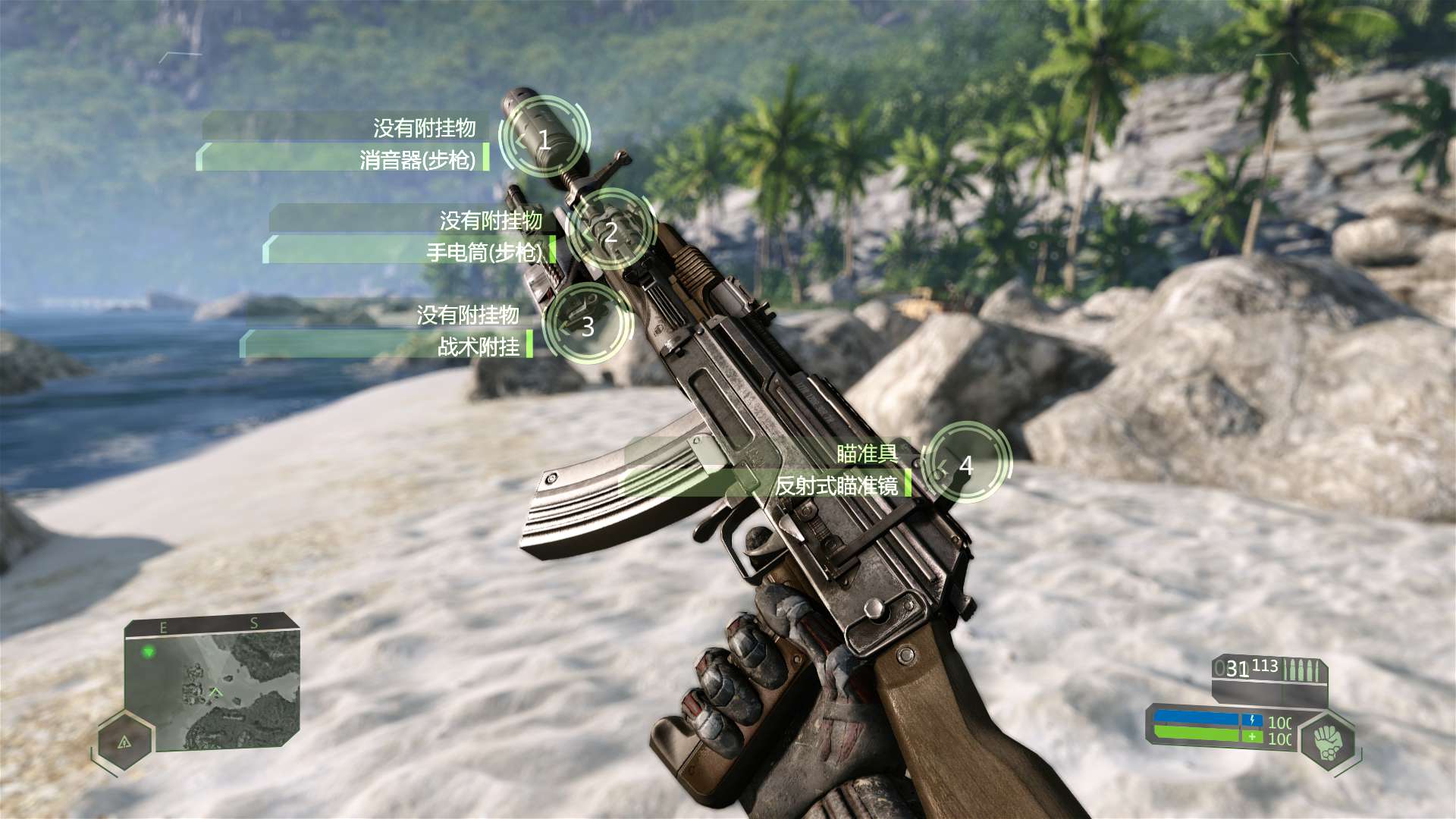This screenshot has width=1456, height=819.
Task: Choose no attachment above the flashlight option
Action: pyautogui.click(x=491, y=220)
